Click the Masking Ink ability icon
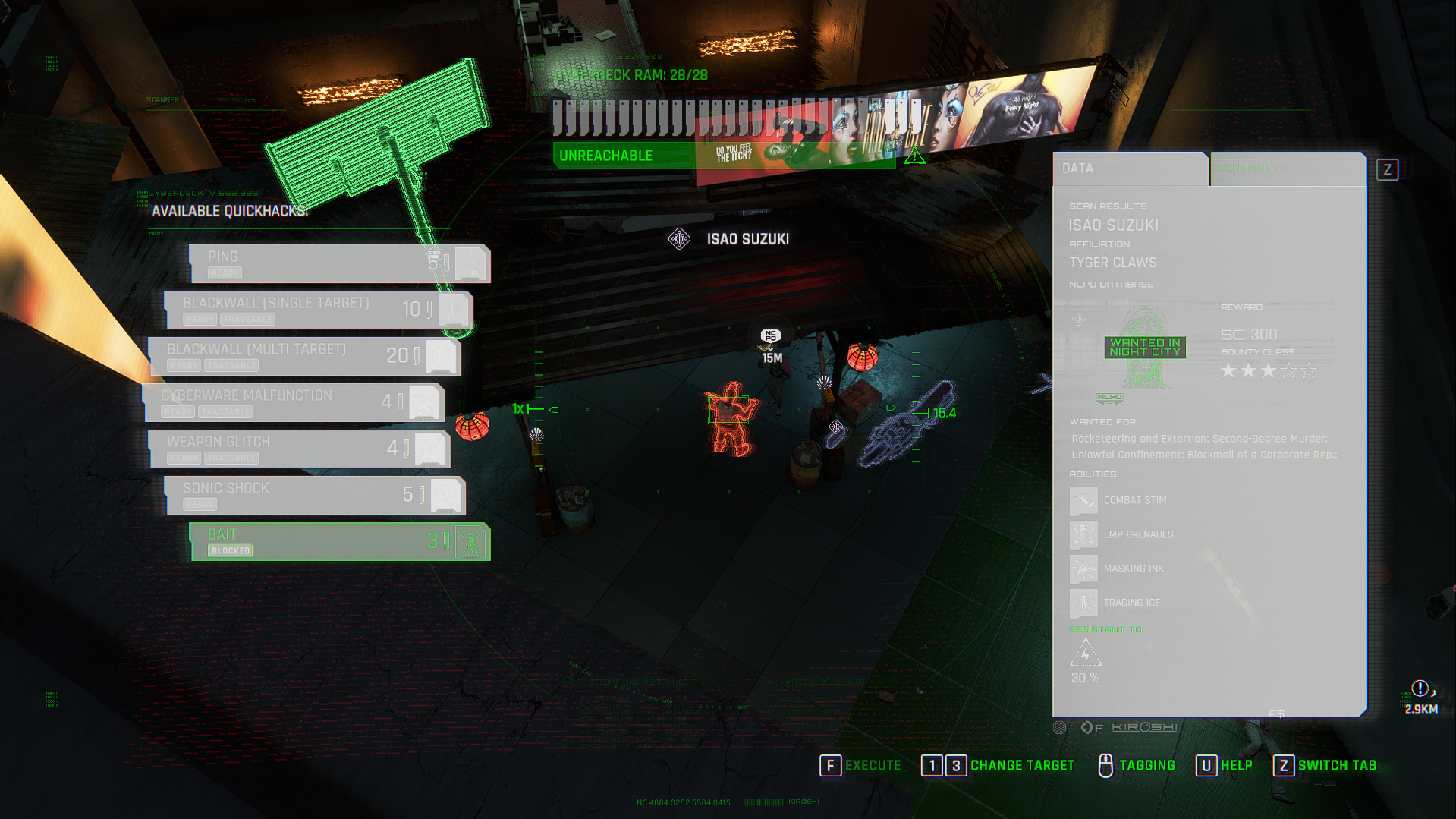The width and height of the screenshot is (1456, 819). tap(1083, 569)
